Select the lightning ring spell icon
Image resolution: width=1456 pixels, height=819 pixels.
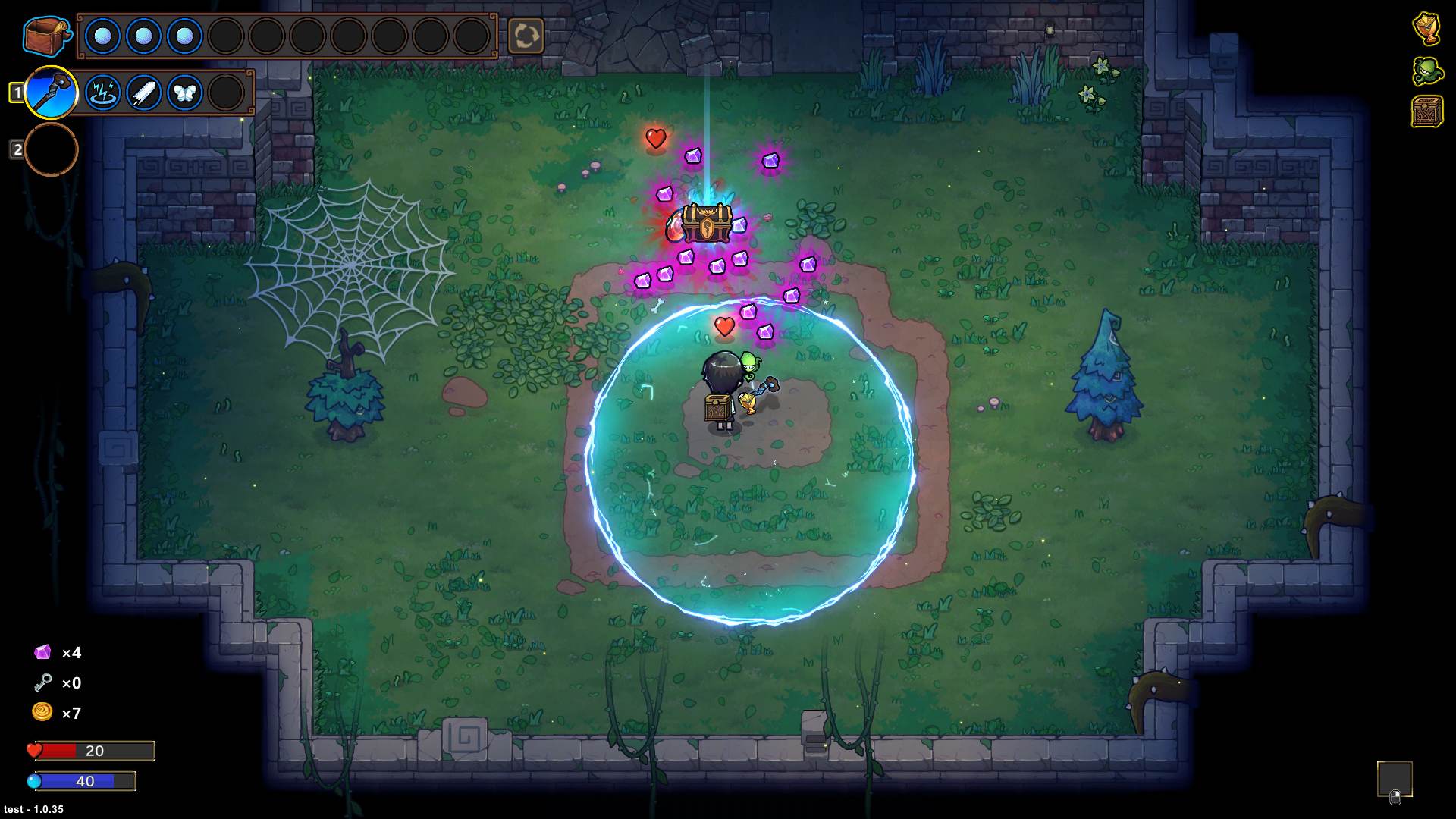point(105,92)
